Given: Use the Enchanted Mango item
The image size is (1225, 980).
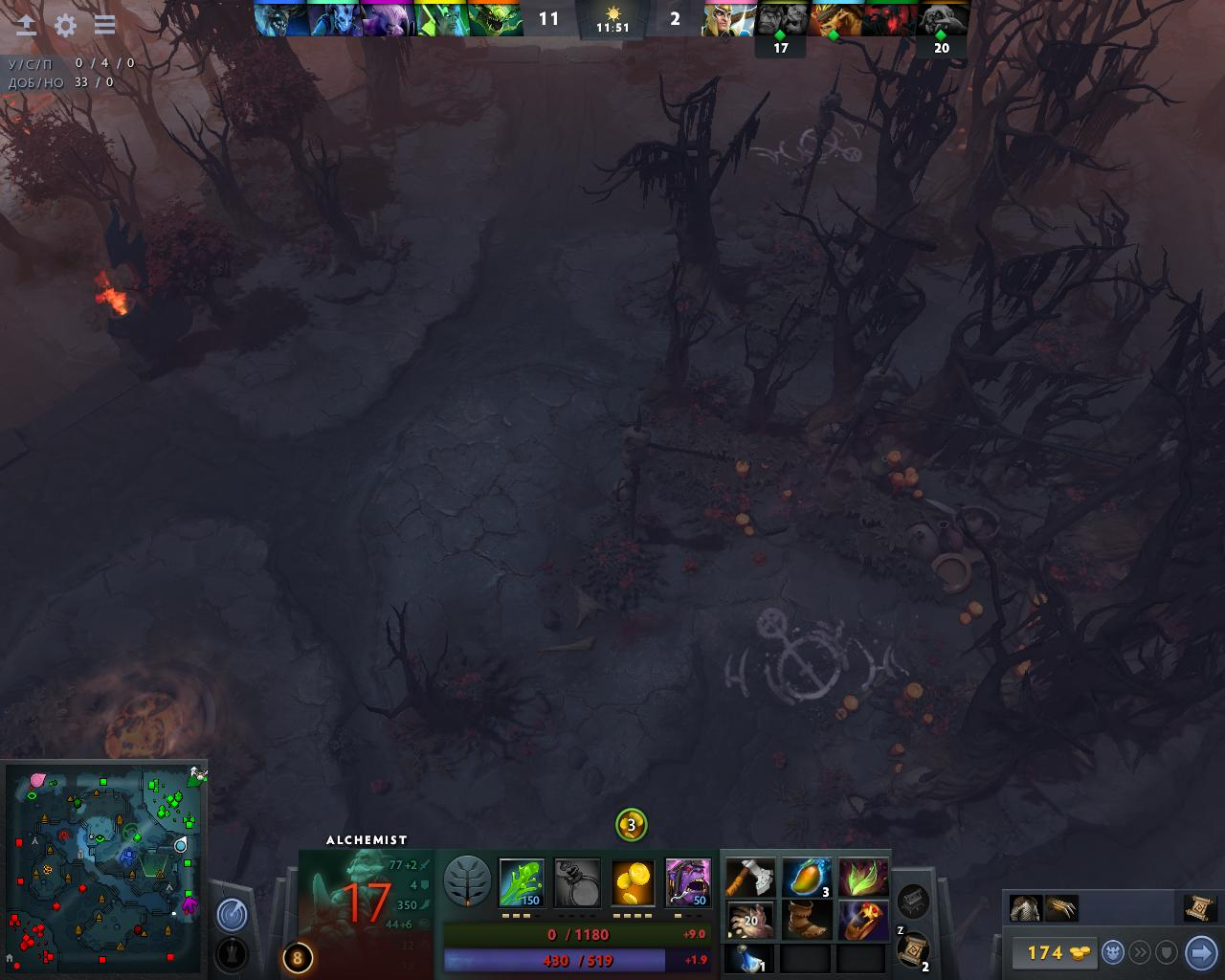Looking at the screenshot, I should (806, 878).
